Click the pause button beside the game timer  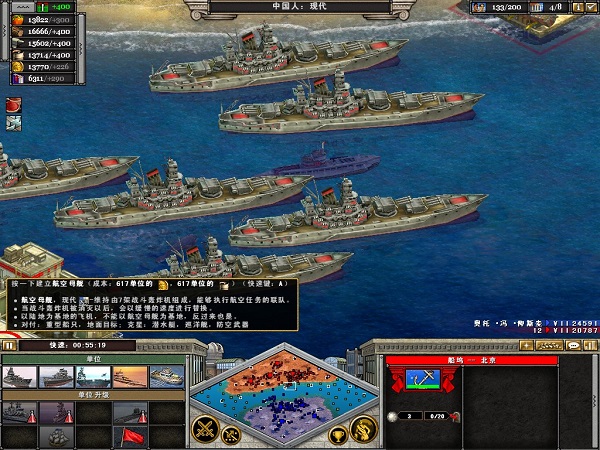[8, 346]
